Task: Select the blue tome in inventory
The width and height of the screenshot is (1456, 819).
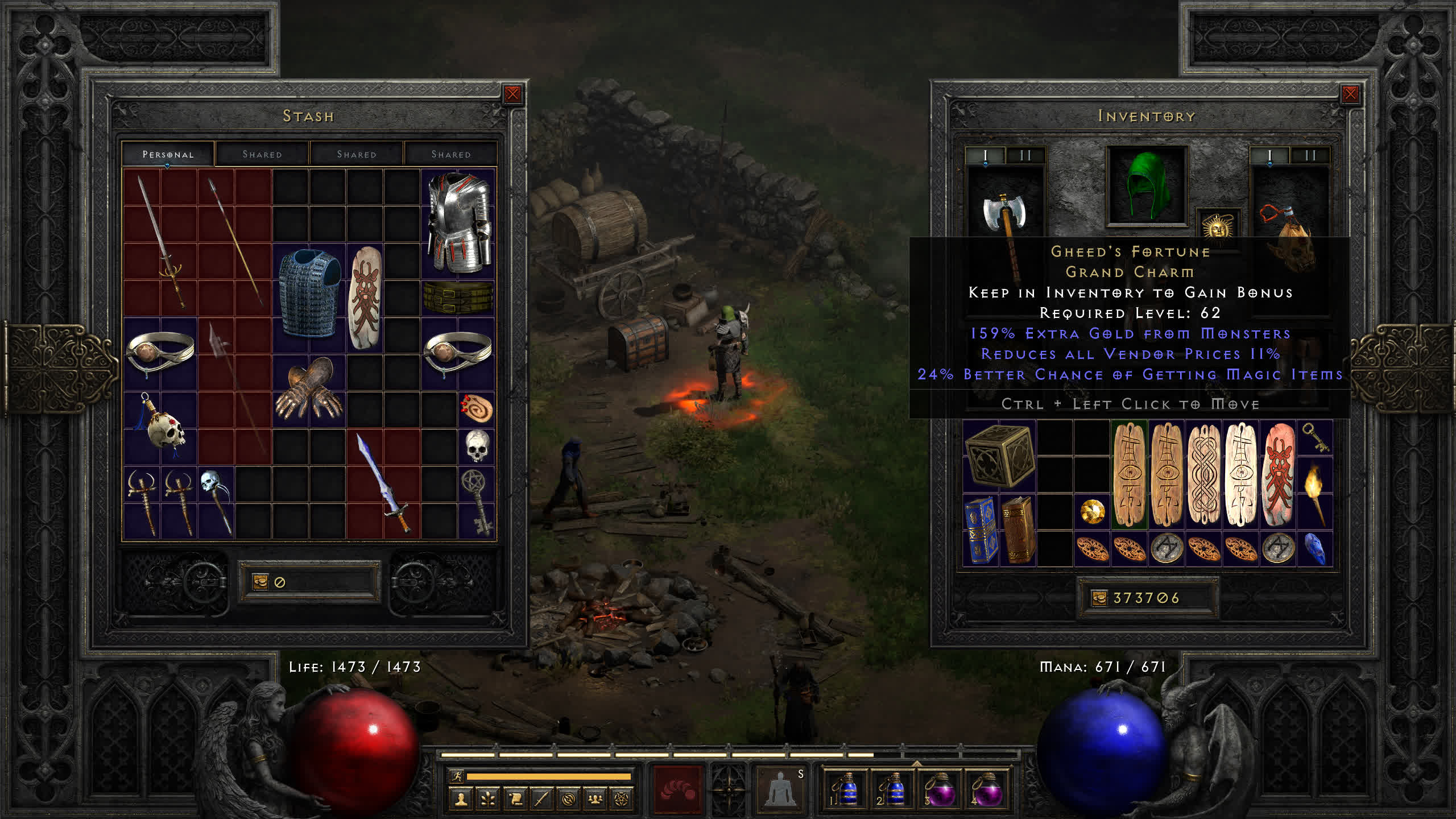Action: 981,530
